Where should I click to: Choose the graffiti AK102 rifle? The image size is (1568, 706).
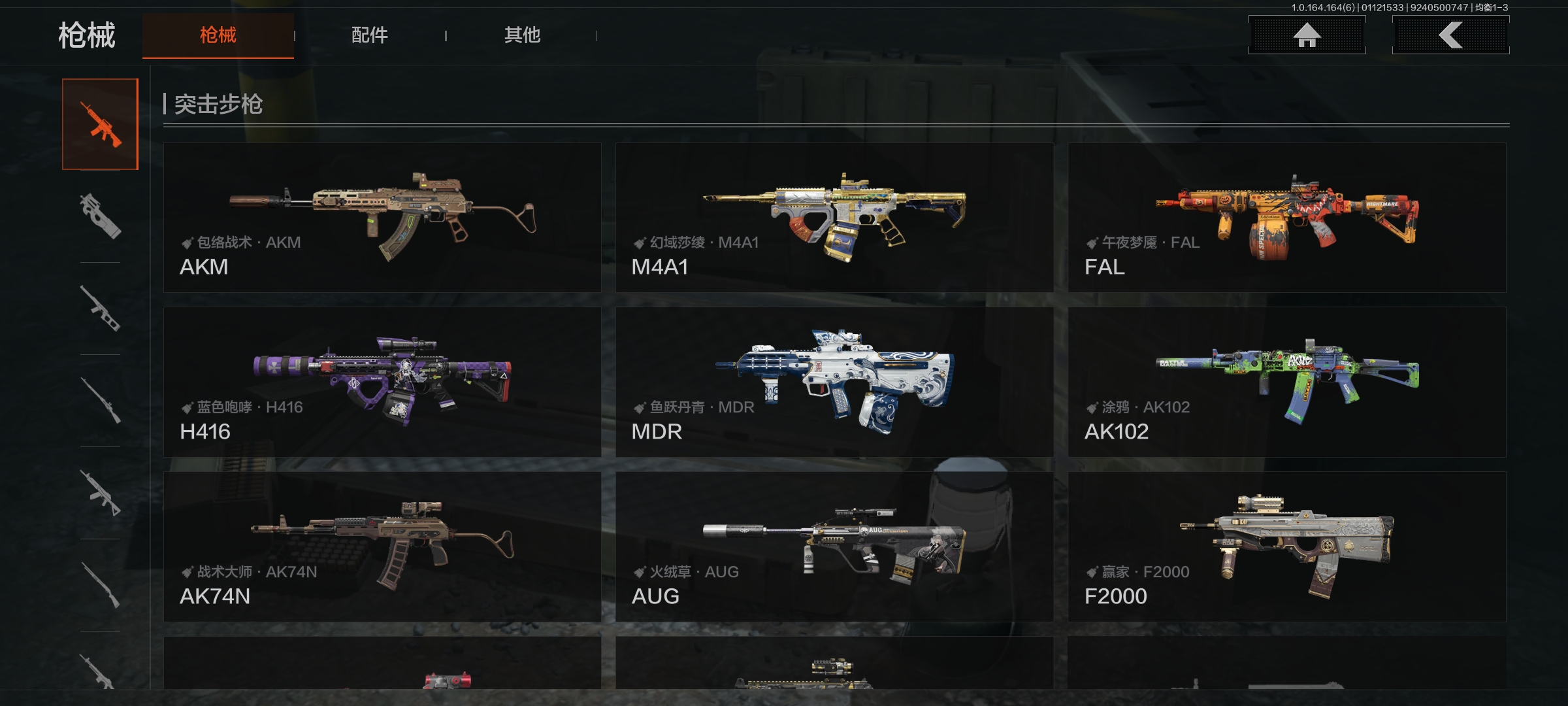[1286, 382]
